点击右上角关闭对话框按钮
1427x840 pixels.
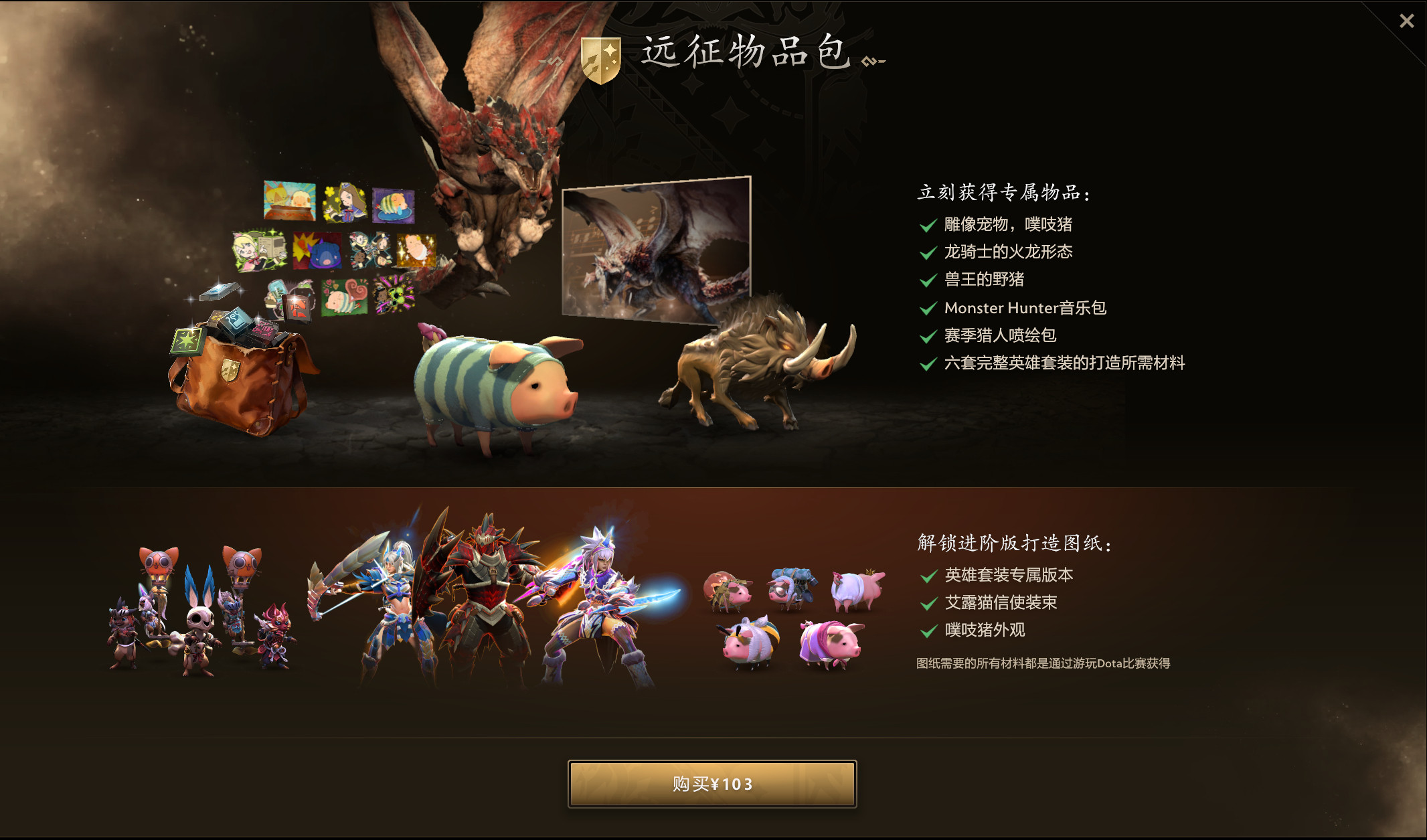(x=1406, y=21)
